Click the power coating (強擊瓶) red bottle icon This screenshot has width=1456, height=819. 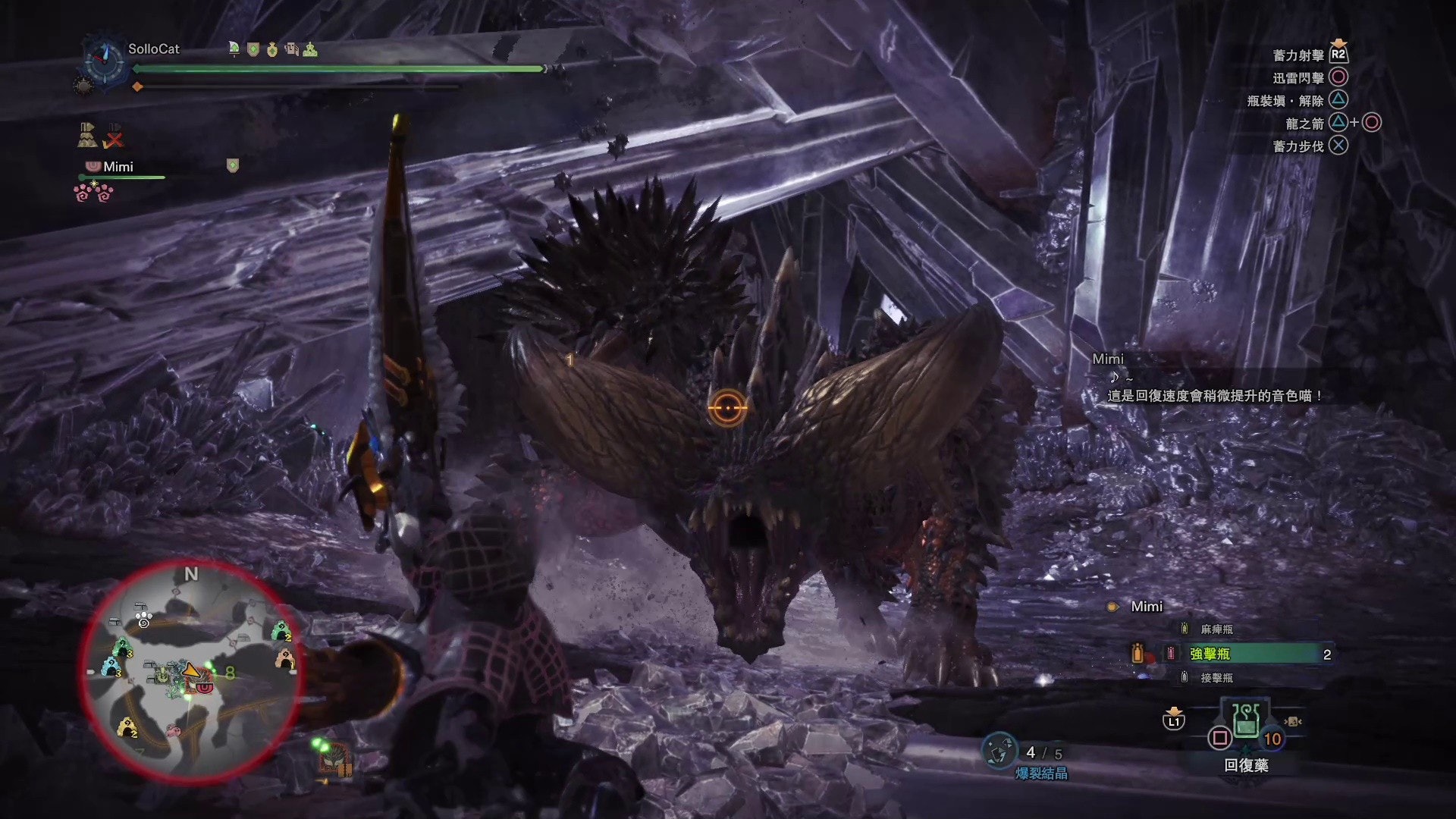(1171, 654)
